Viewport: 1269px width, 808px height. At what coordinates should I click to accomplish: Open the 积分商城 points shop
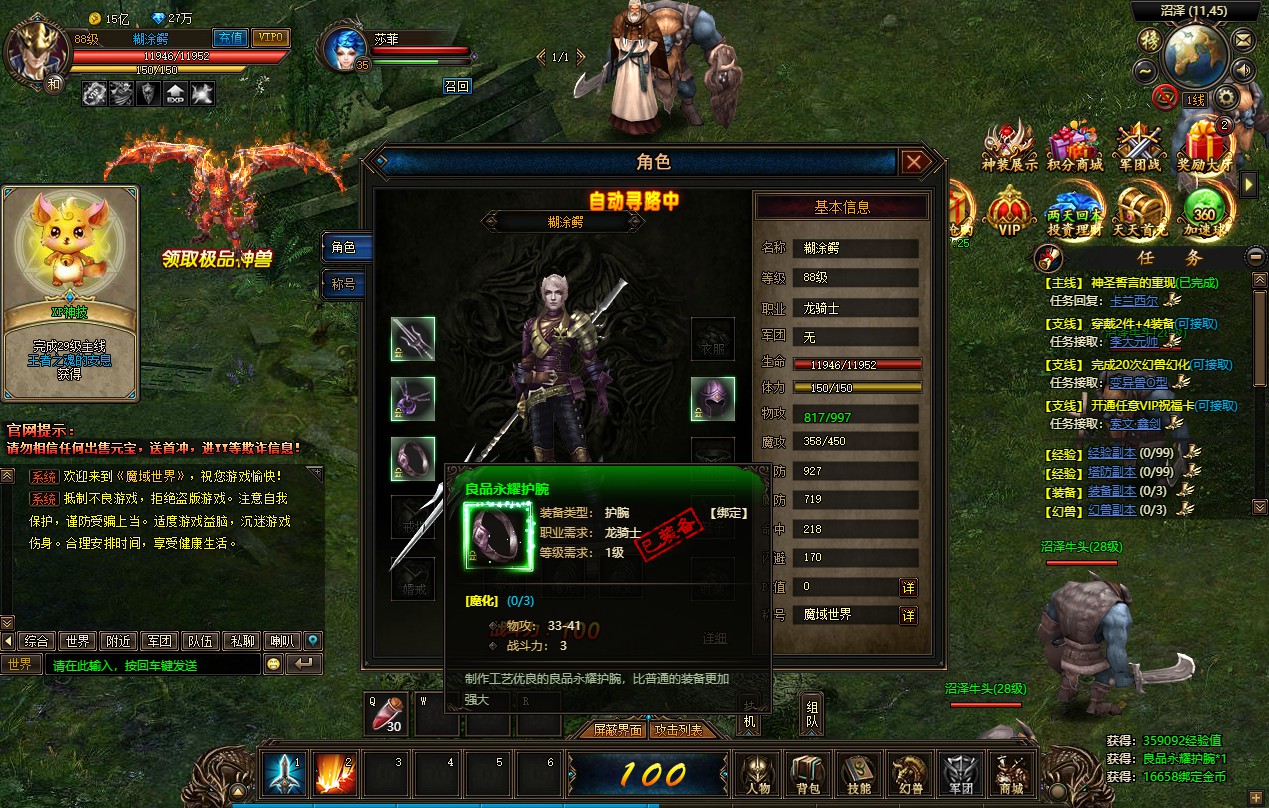click(1074, 148)
